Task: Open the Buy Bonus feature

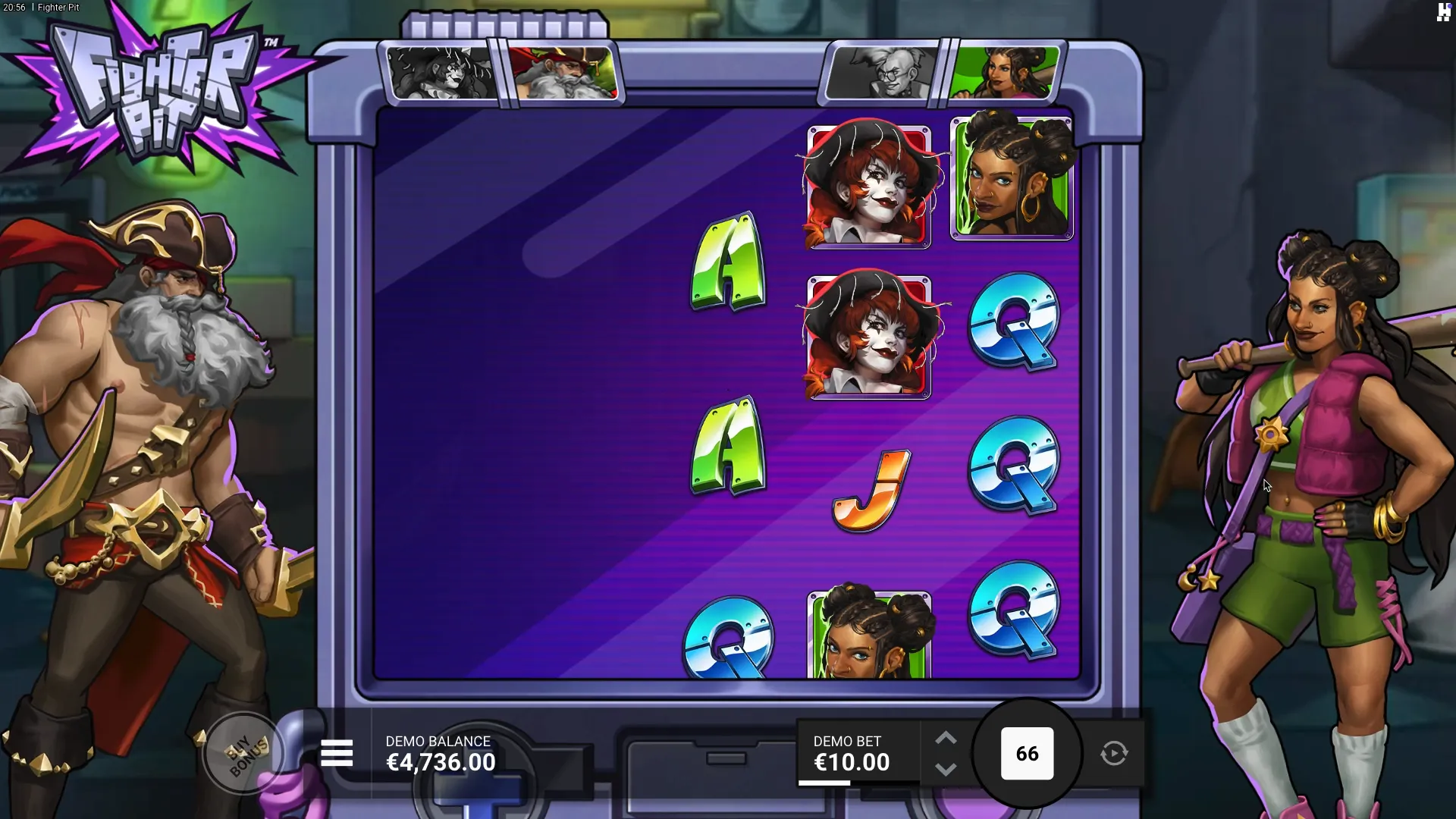Action: click(x=244, y=754)
